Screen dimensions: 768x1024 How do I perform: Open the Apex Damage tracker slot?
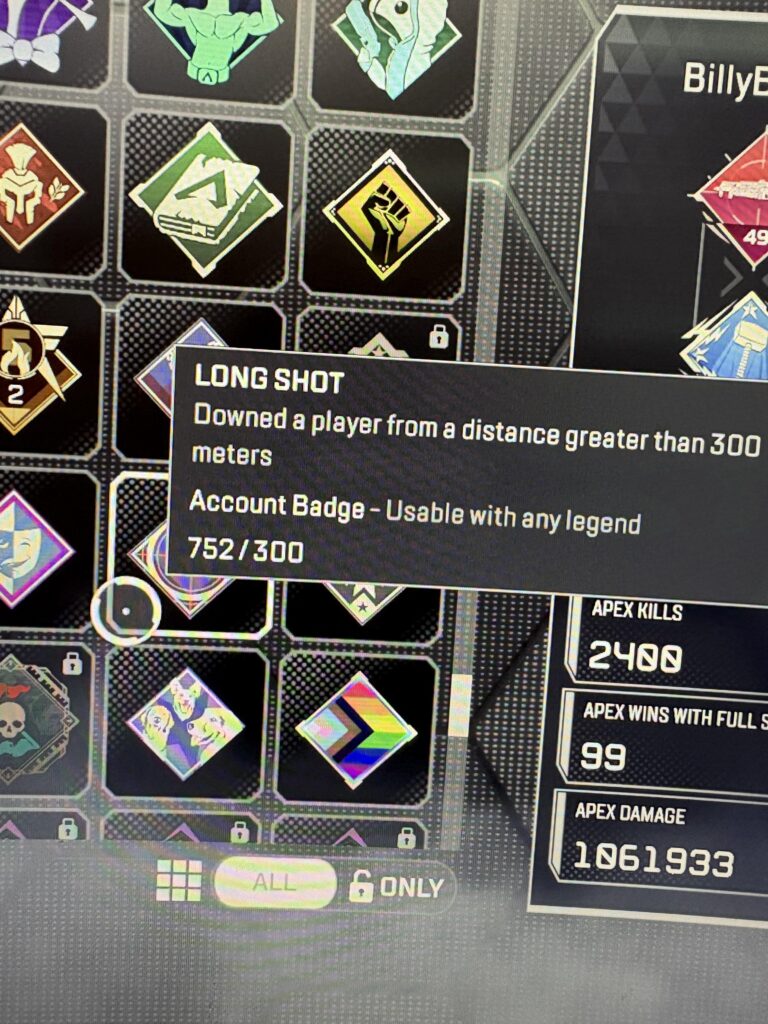660,845
